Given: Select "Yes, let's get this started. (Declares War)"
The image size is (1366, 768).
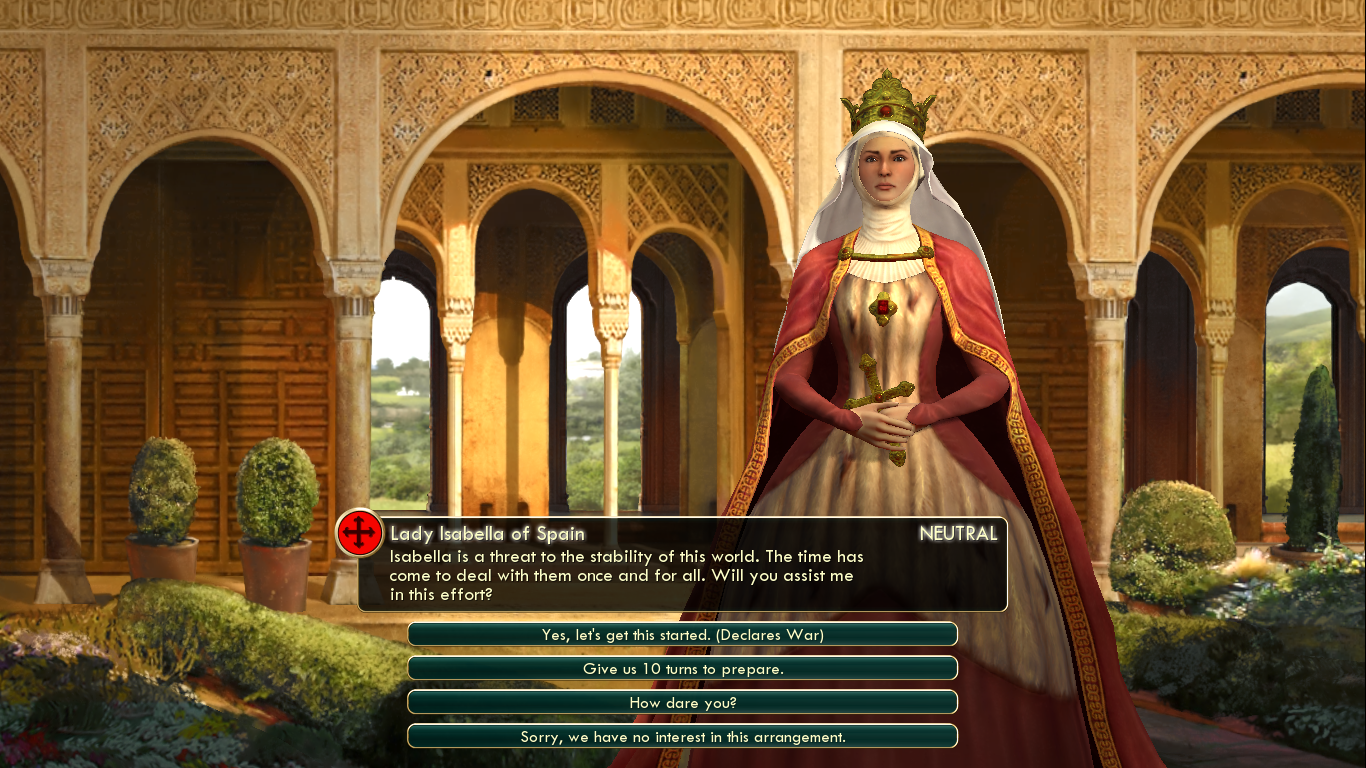Looking at the screenshot, I should [x=683, y=634].
